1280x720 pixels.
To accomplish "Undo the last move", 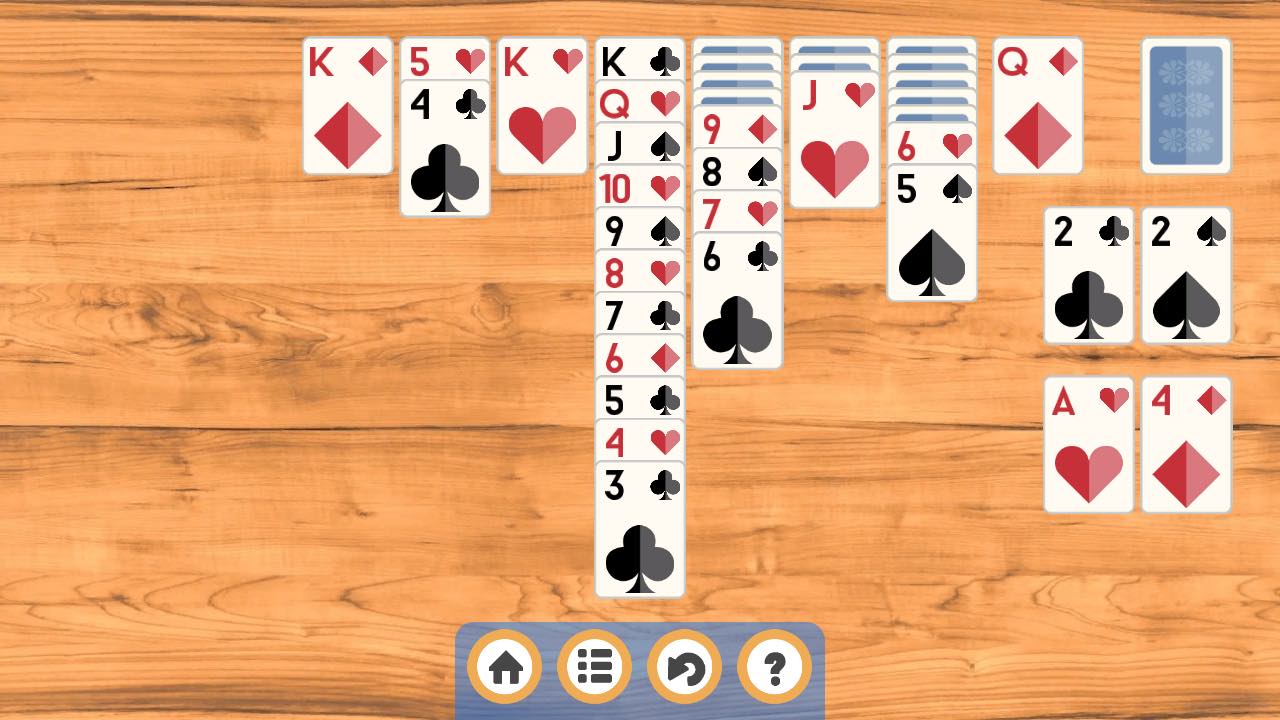I will click(683, 666).
